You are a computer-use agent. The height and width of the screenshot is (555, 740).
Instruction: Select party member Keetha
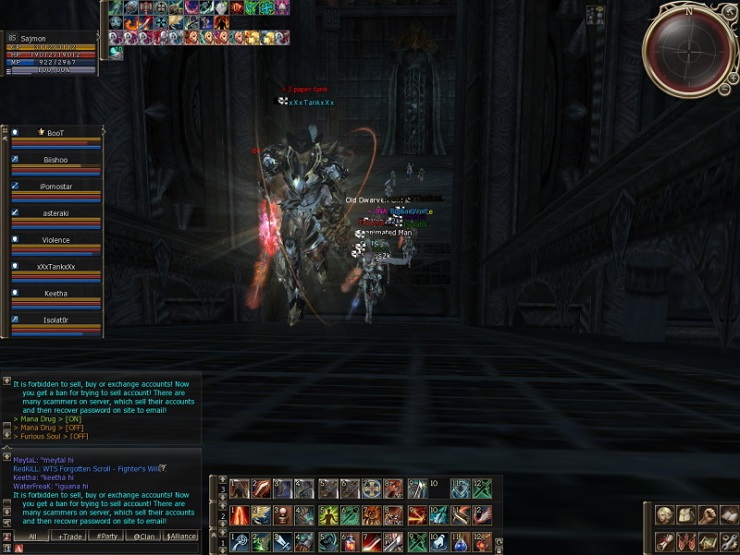(x=56, y=294)
